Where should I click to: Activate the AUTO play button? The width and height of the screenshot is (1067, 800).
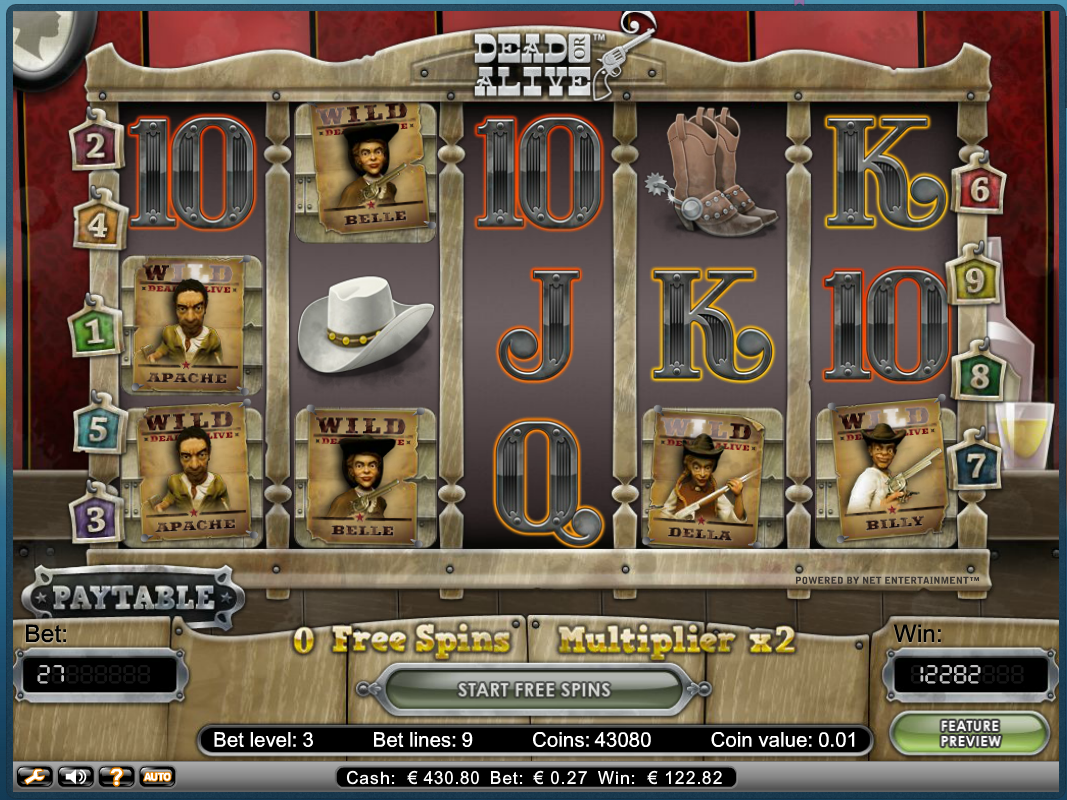click(x=156, y=776)
